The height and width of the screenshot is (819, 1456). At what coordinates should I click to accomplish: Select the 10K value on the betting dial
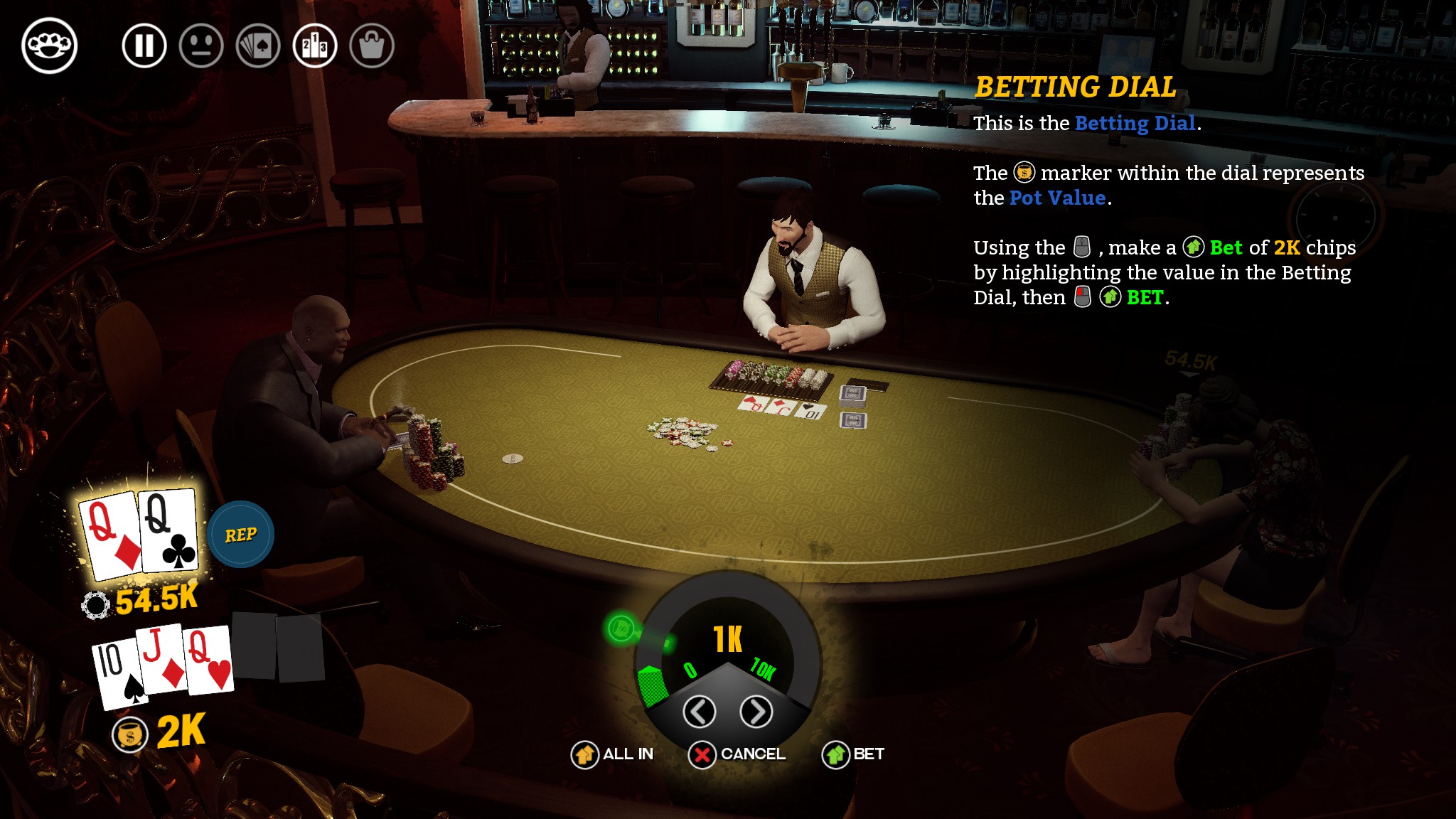764,668
